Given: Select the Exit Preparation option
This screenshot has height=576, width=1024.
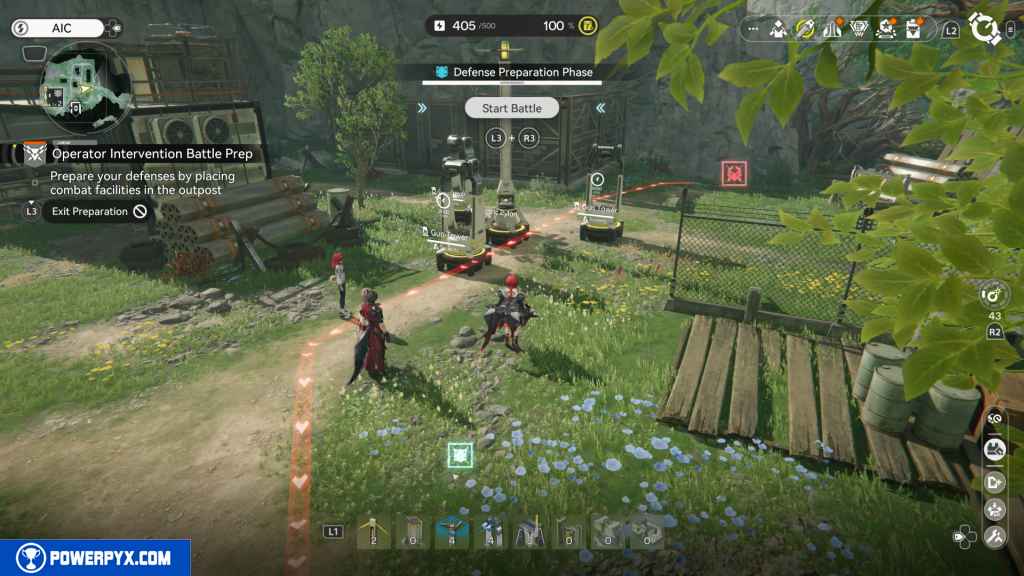Looking at the screenshot, I should [x=90, y=211].
